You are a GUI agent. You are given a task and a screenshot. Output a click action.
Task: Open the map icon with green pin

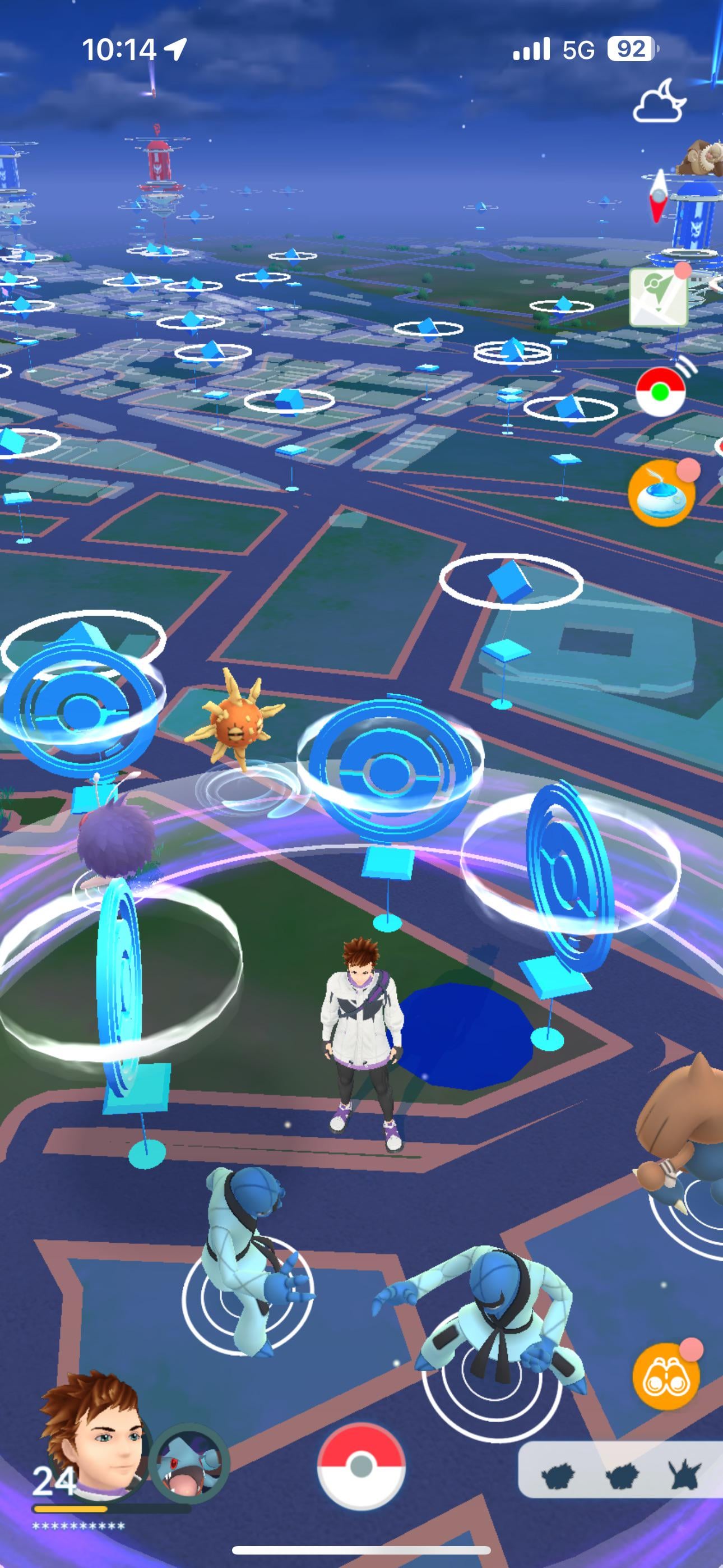(659, 297)
